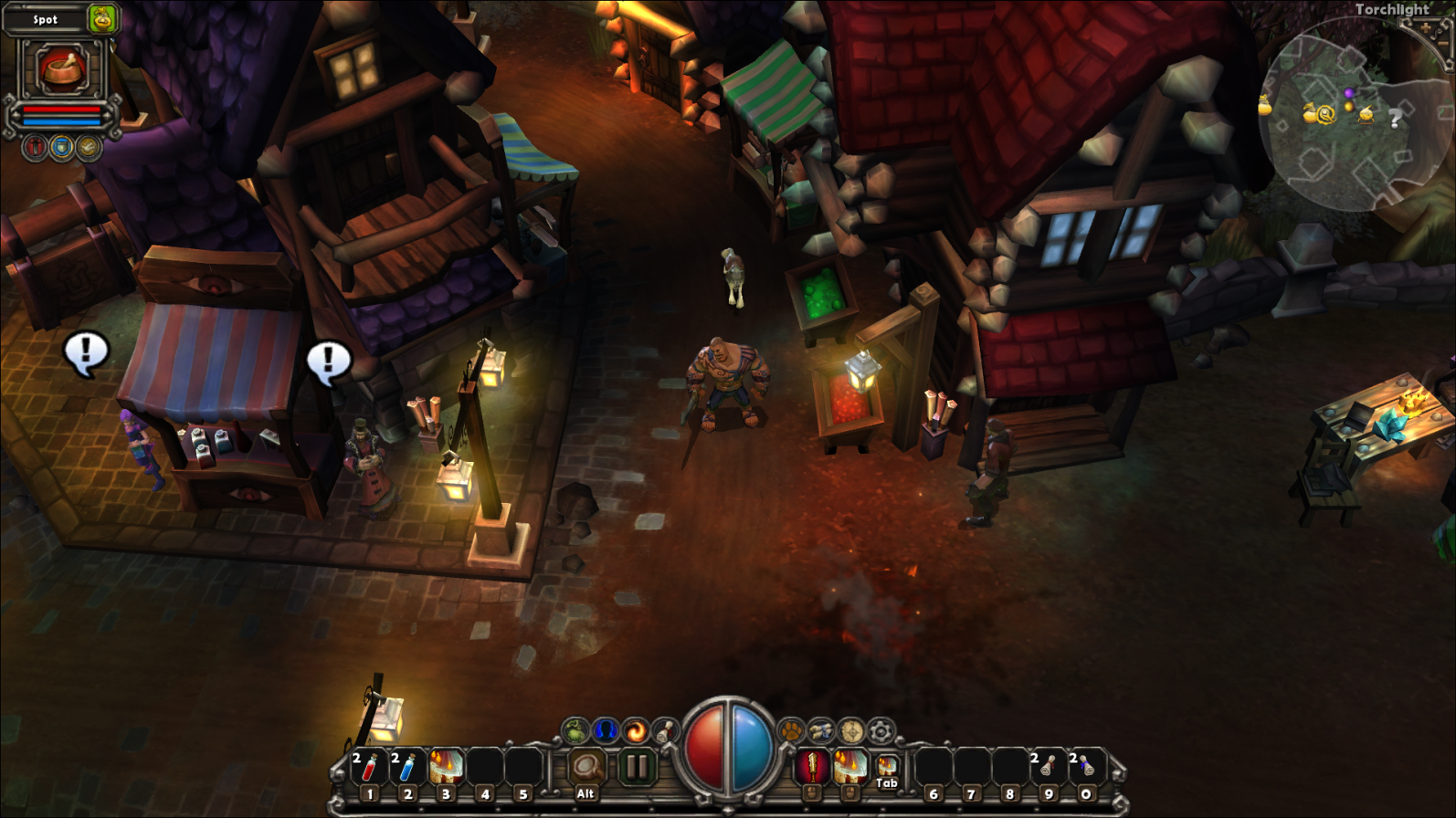Toggle the map with the compass icon

tap(851, 730)
